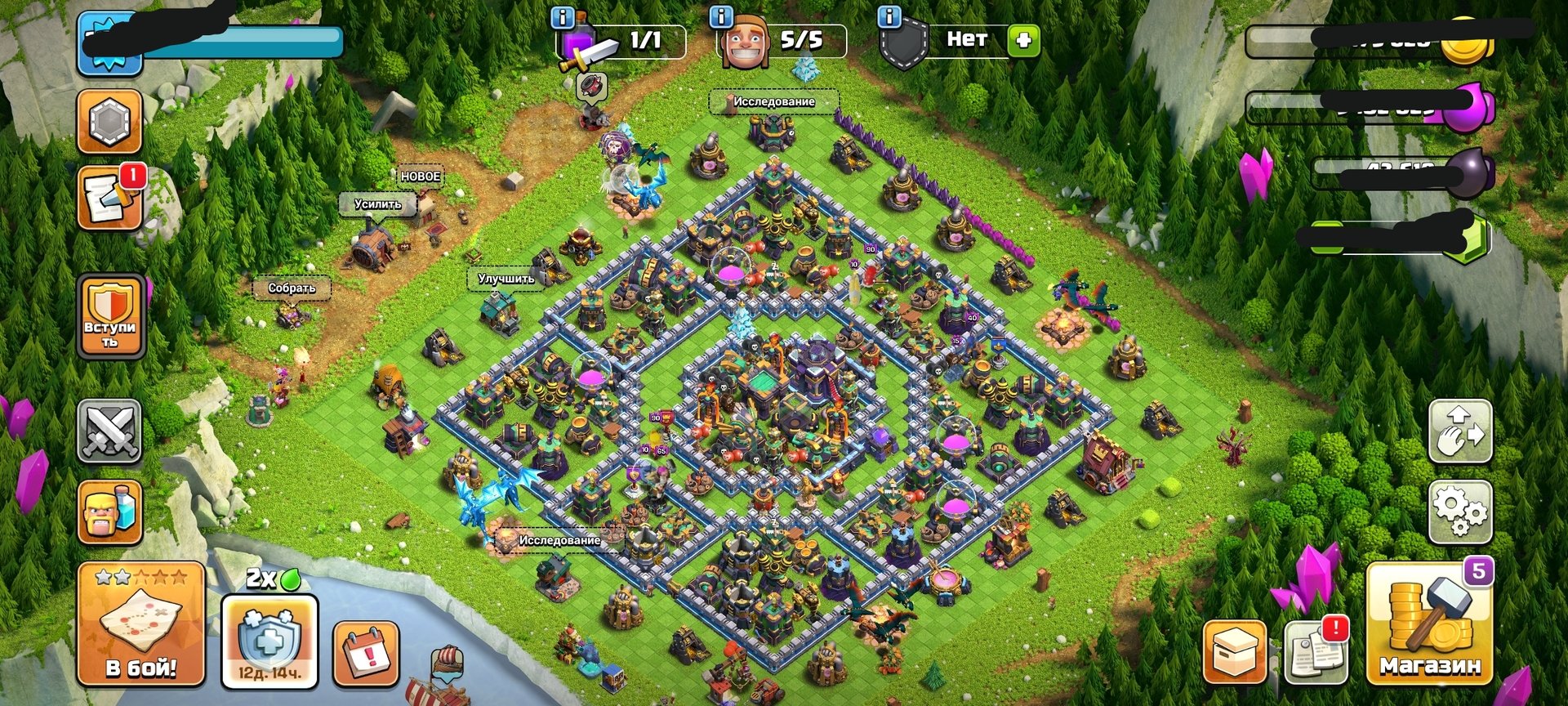Open the crossed swords battle log
The height and width of the screenshot is (706, 1568).
109,431
